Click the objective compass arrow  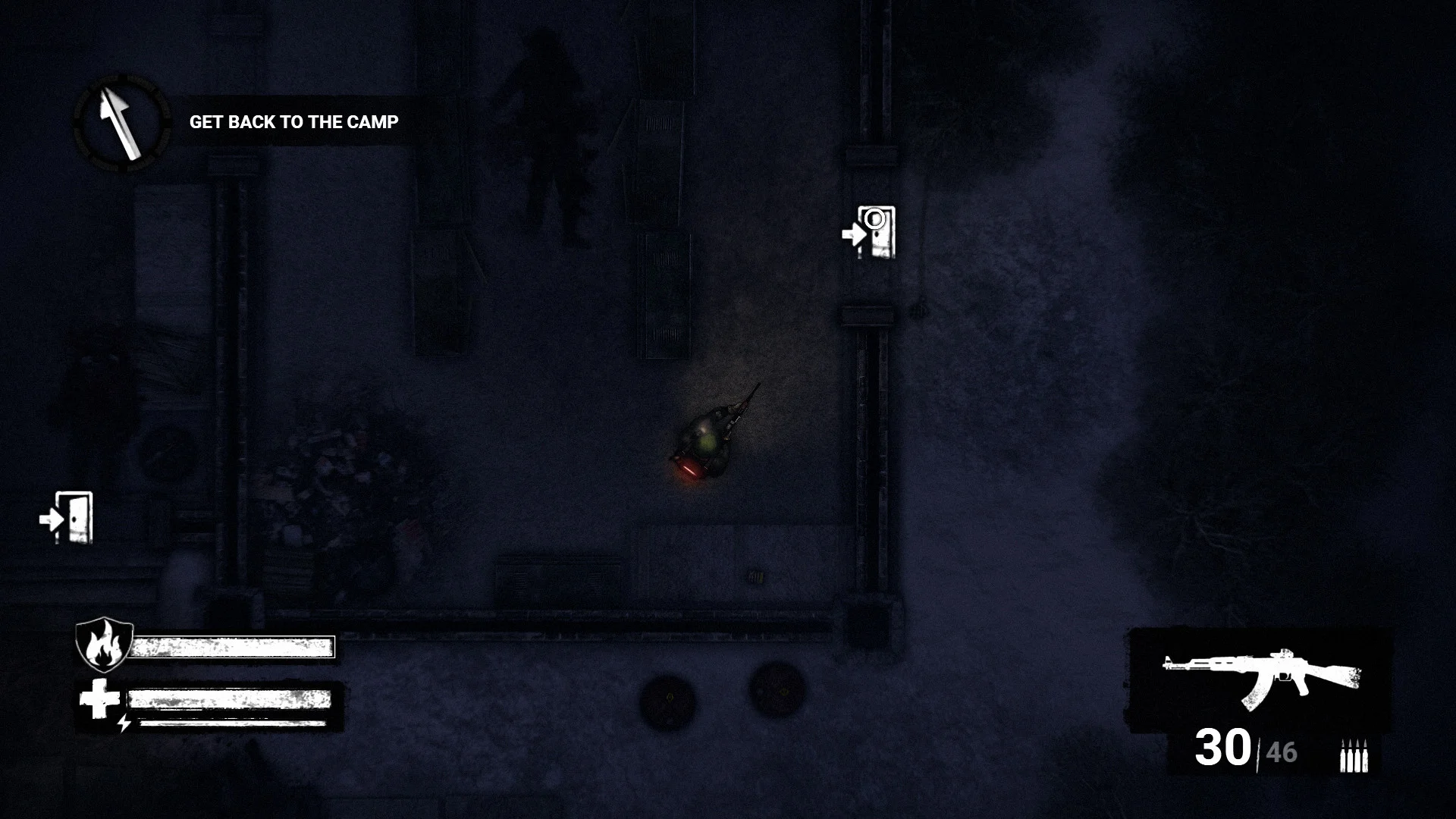[x=121, y=121]
